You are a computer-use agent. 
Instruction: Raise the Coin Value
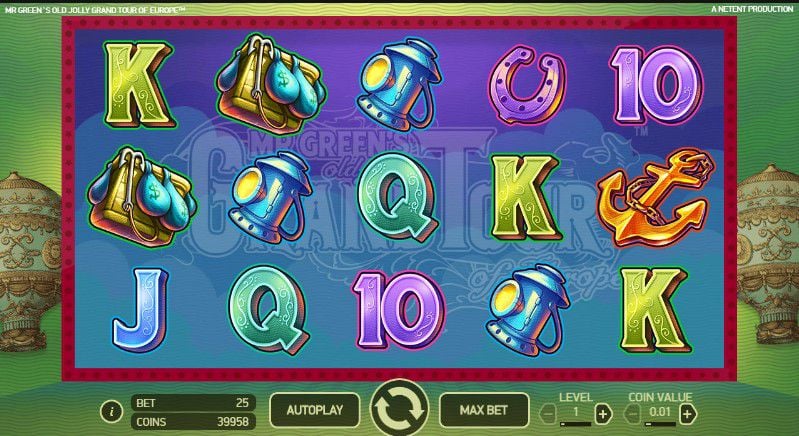pyautogui.click(x=688, y=413)
